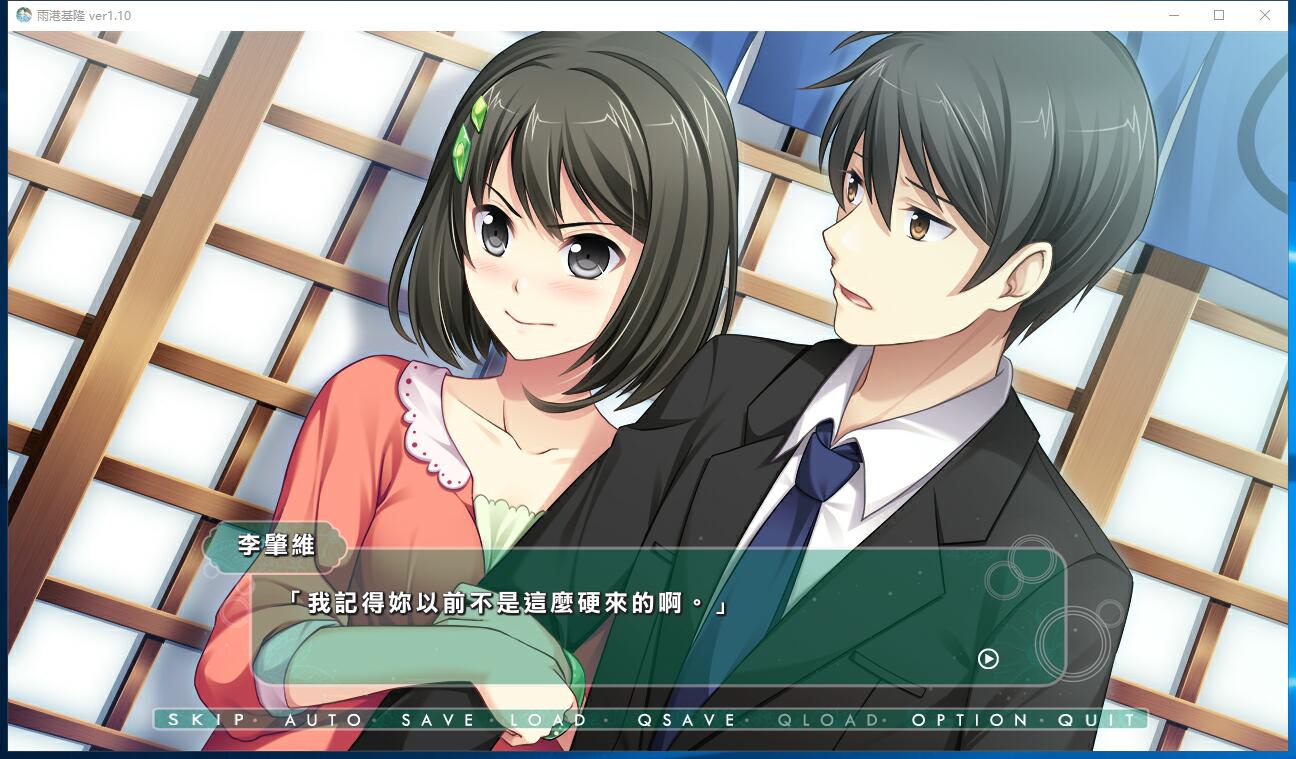Open the LOAD menu

548,720
